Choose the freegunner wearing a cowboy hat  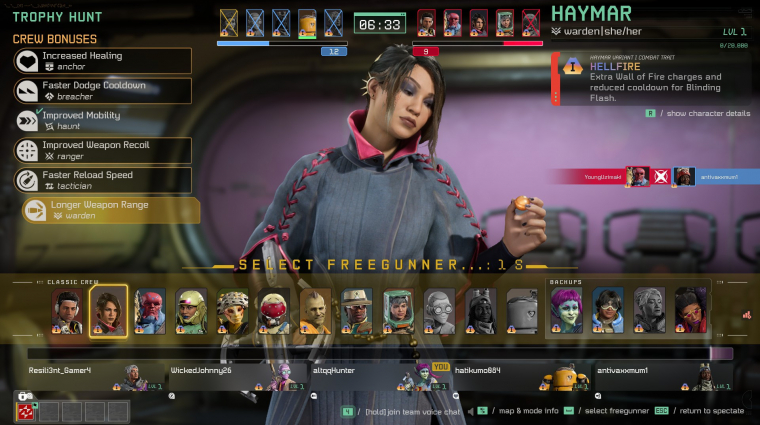tap(356, 310)
